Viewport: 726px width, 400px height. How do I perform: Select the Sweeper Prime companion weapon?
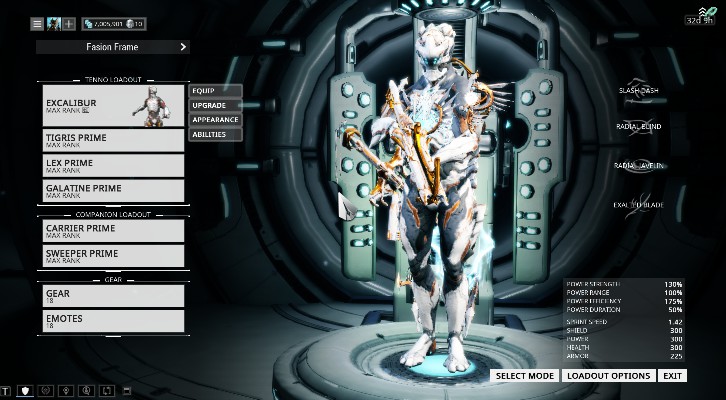pyautogui.click(x=113, y=256)
